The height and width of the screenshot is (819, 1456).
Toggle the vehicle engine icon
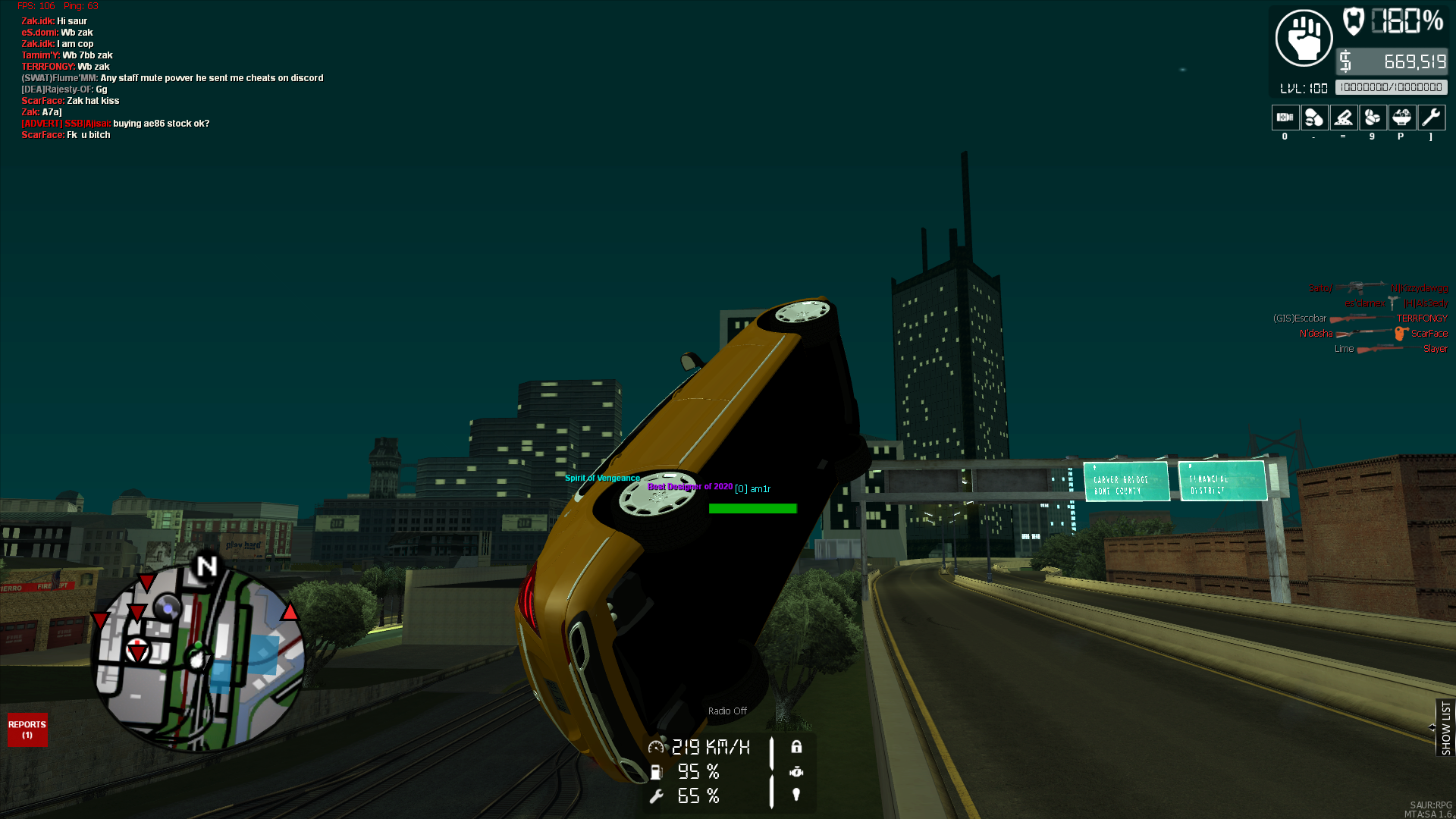point(796,772)
